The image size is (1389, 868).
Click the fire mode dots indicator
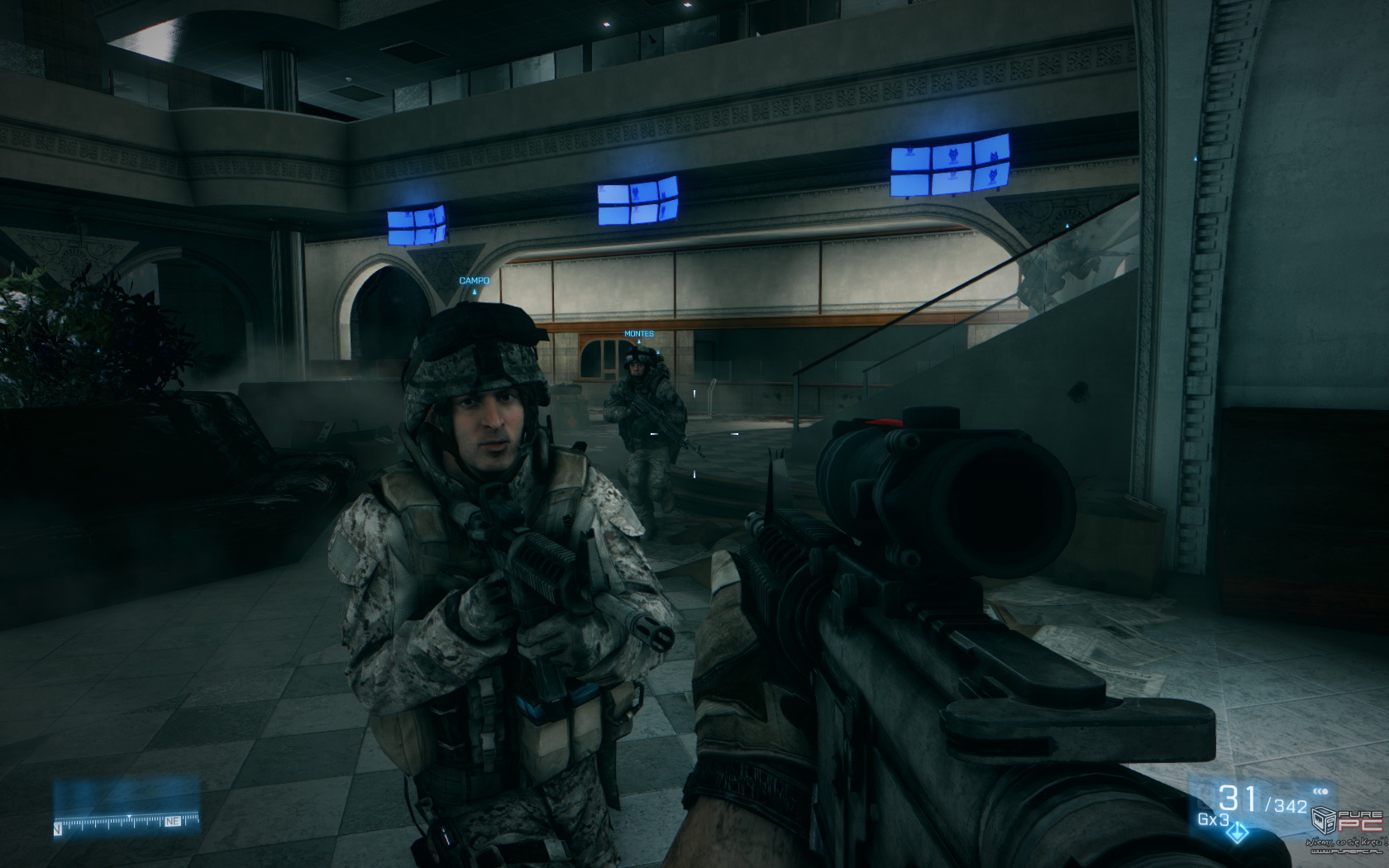1320,792
